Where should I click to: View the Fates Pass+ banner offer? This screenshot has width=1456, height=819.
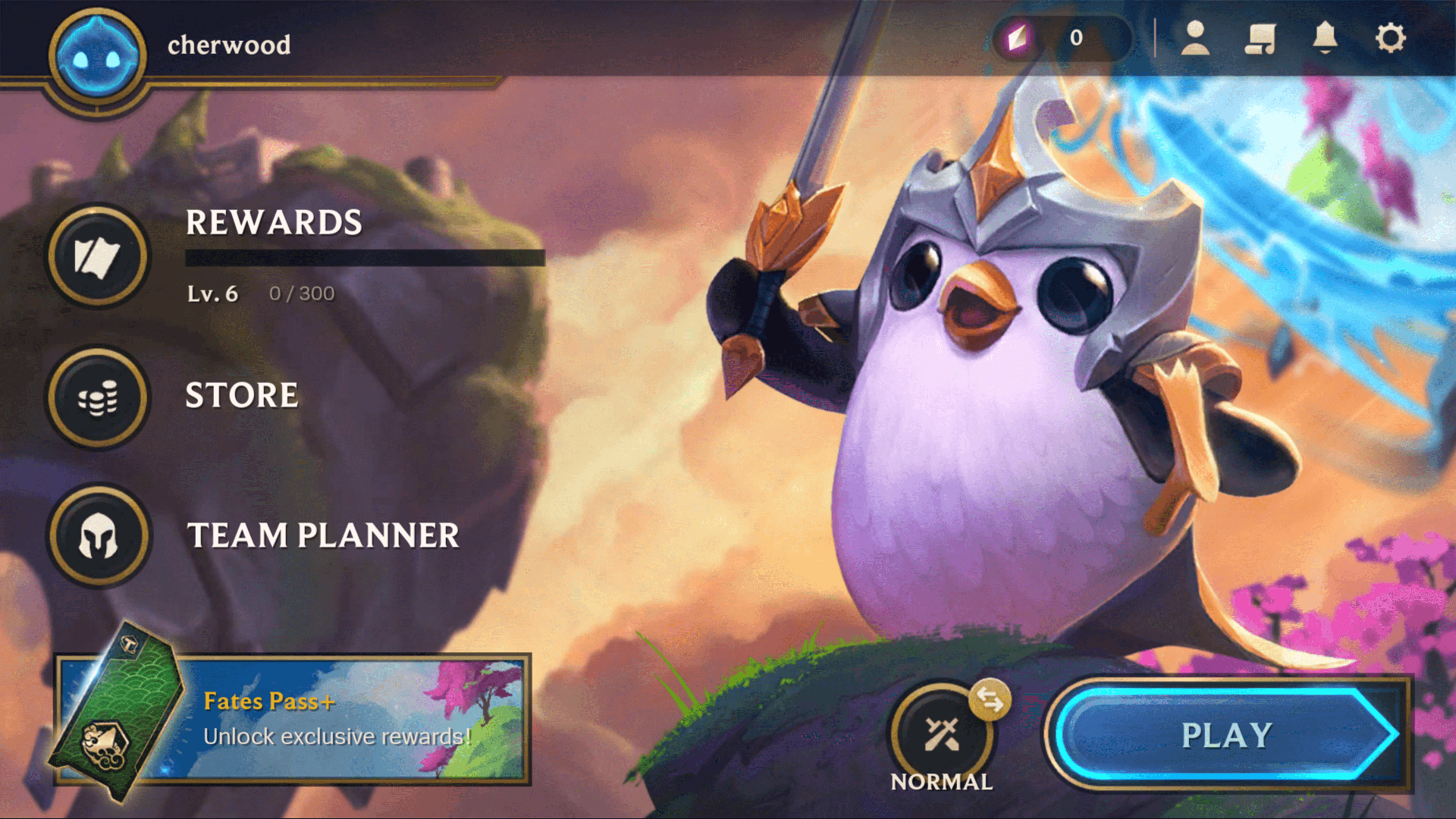(x=292, y=719)
